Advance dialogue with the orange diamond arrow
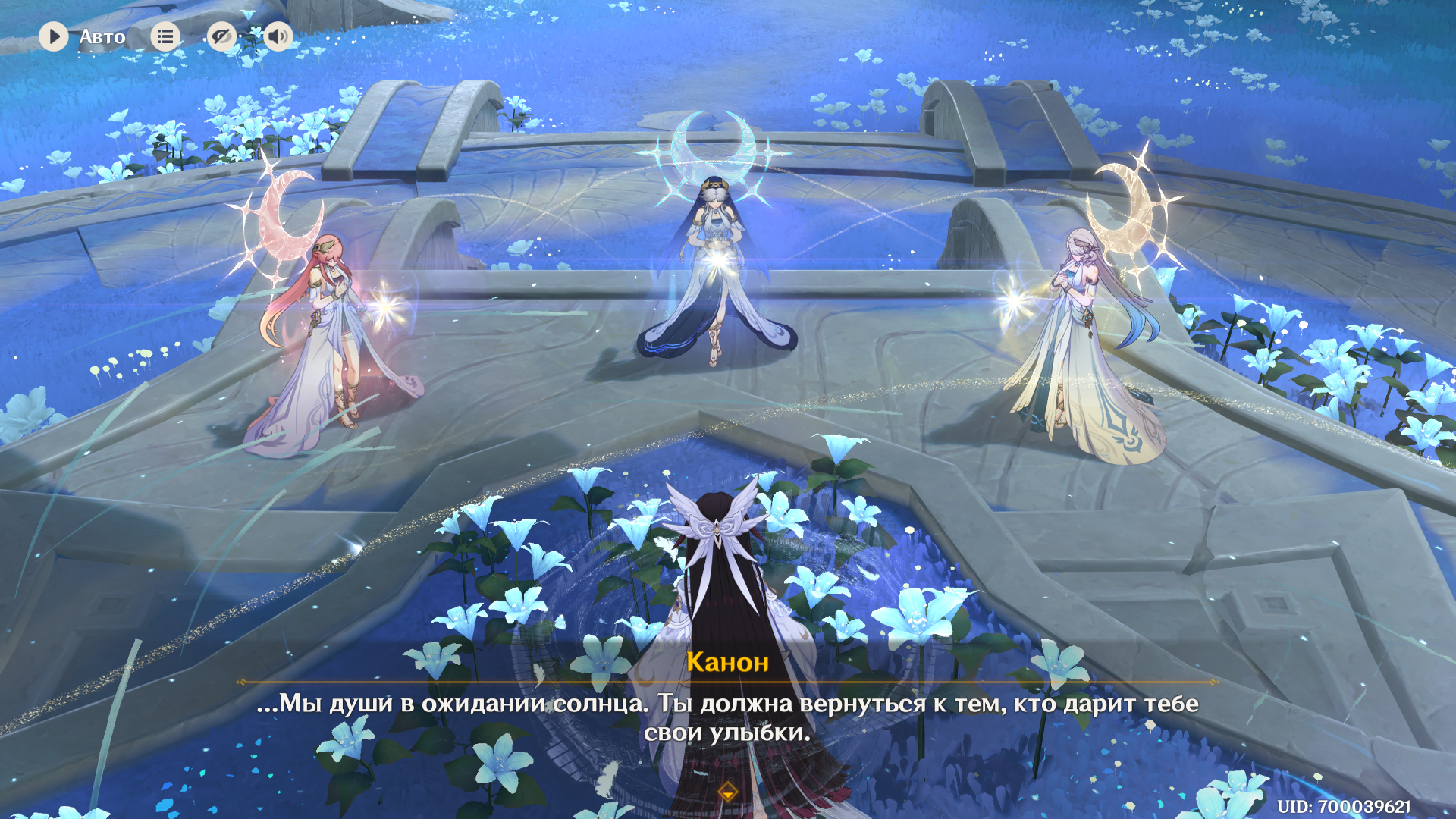1456x819 pixels. coord(728,793)
